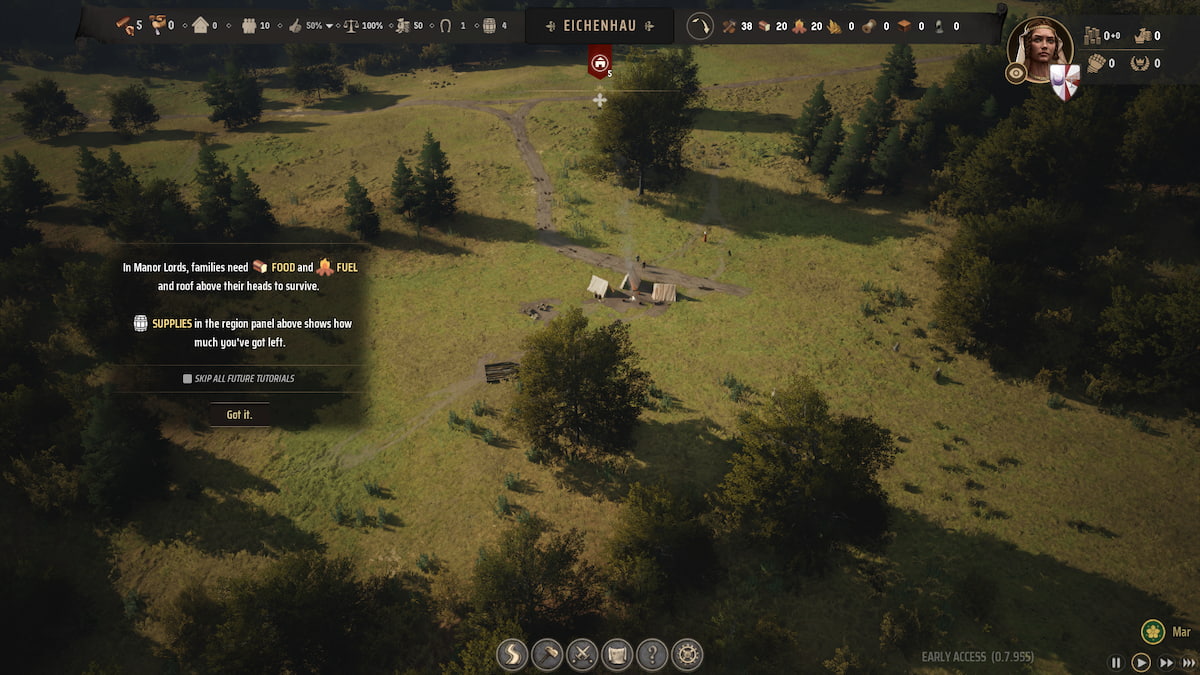Open the army menu with crossed swords
The image size is (1200, 675).
(582, 655)
